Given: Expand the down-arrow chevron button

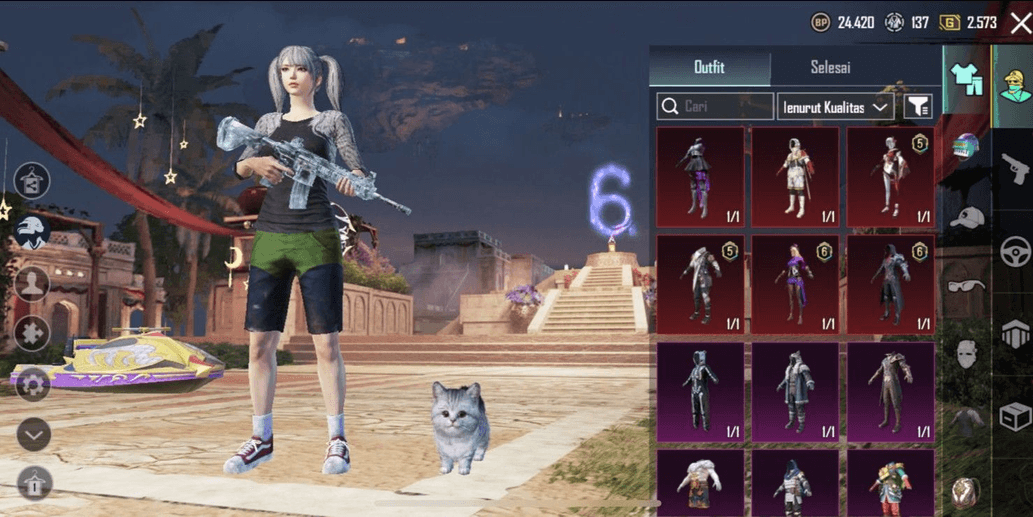Looking at the screenshot, I should point(33,434).
